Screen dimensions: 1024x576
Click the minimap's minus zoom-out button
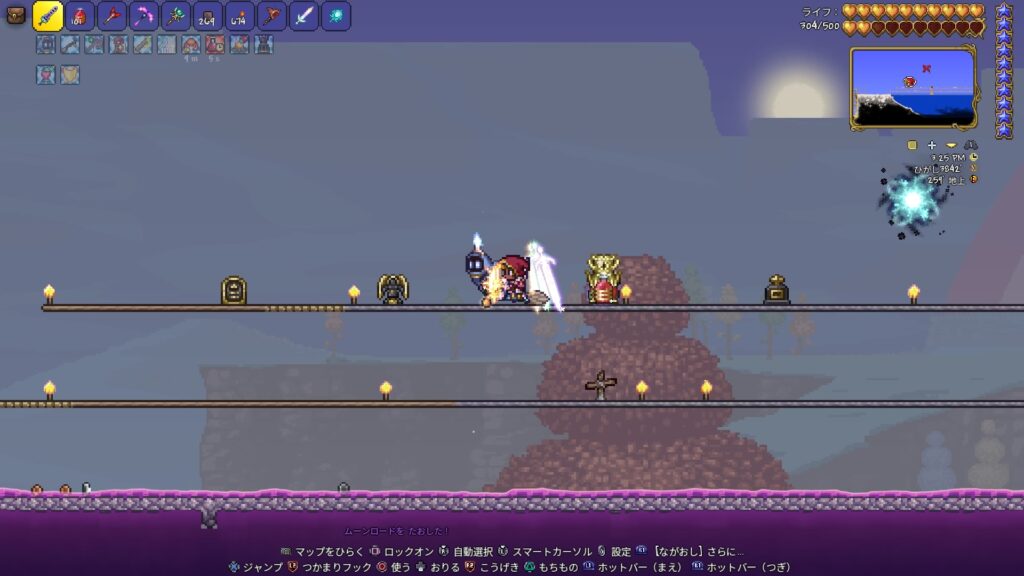pyautogui.click(x=951, y=145)
